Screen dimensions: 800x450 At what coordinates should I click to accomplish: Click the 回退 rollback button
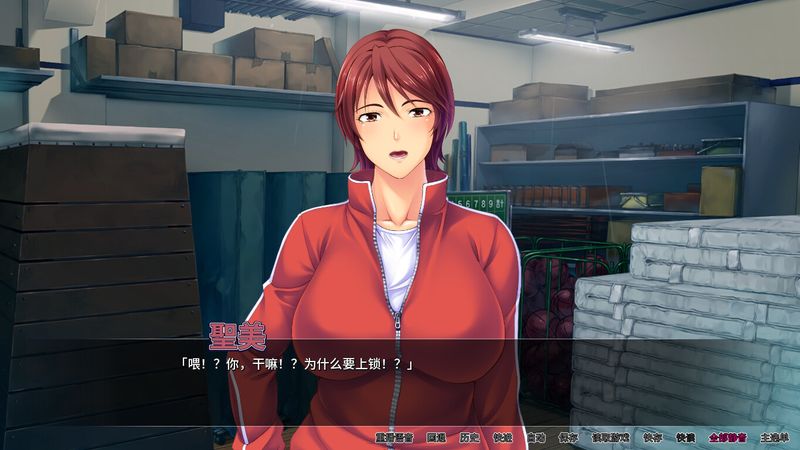436,437
